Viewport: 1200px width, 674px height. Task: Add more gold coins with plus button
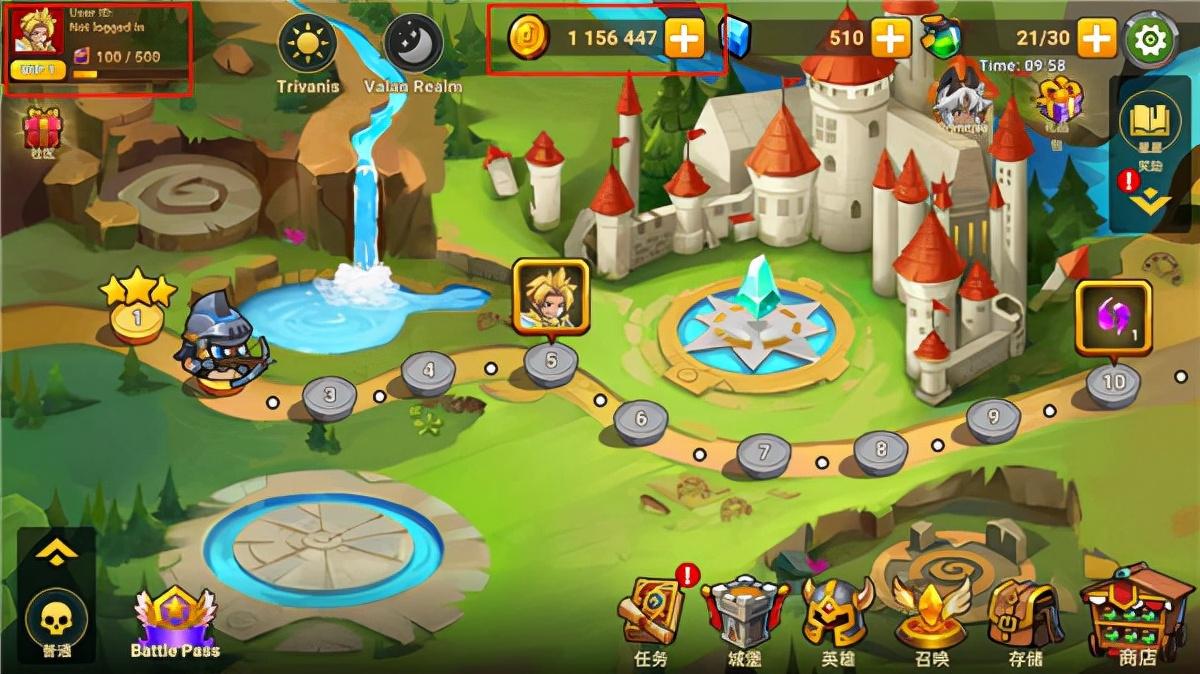point(684,38)
